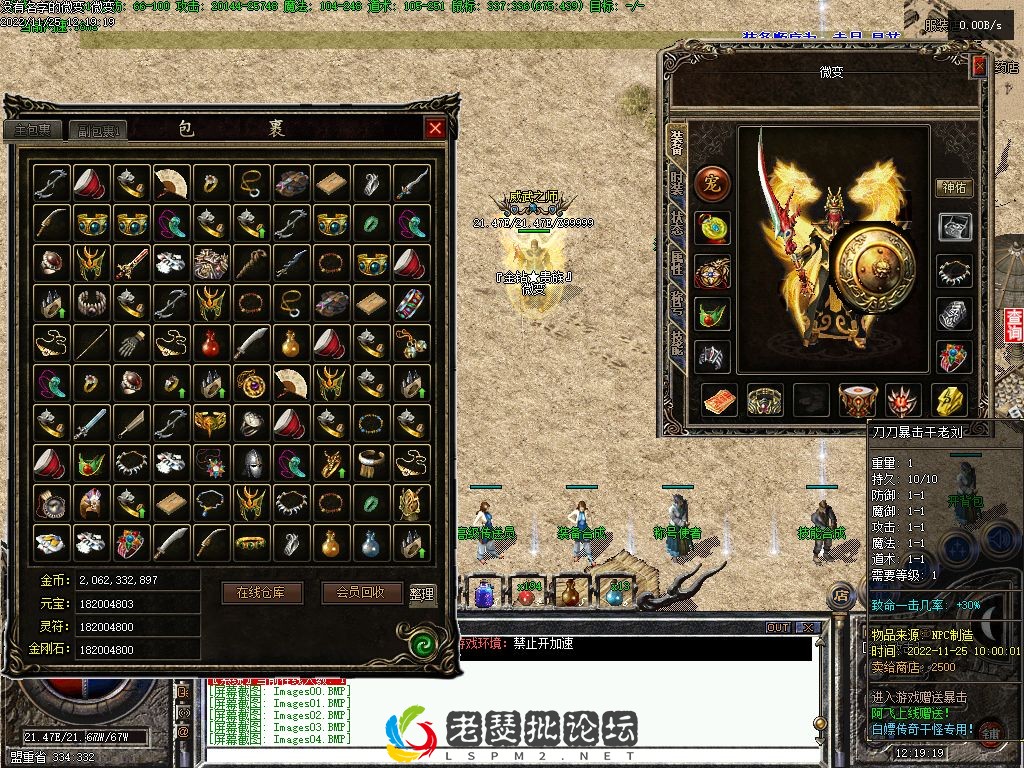Close the character equipment panel
This screenshot has width=1024, height=768.
979,67
